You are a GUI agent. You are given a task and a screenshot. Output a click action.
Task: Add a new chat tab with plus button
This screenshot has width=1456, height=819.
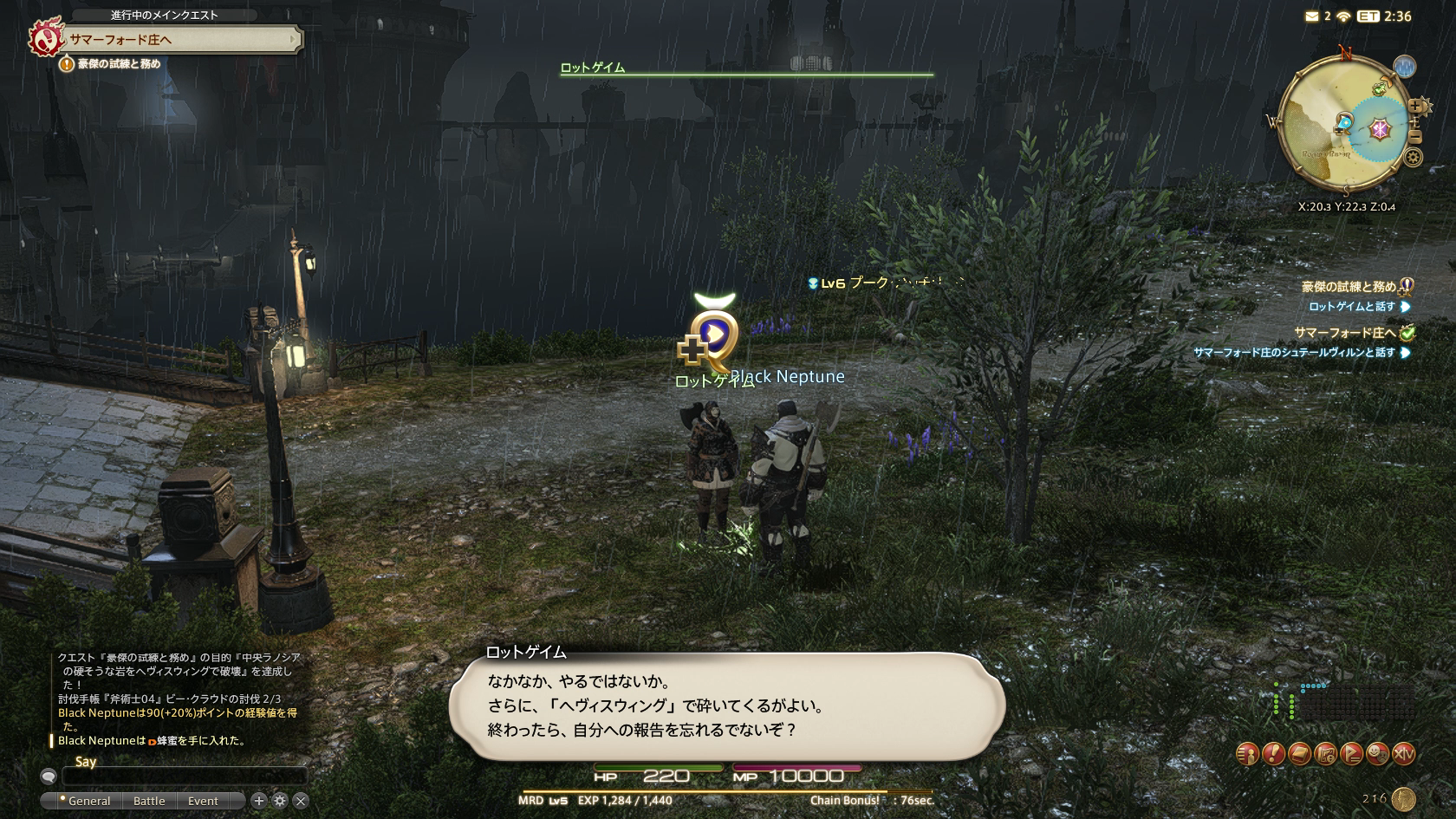258,801
